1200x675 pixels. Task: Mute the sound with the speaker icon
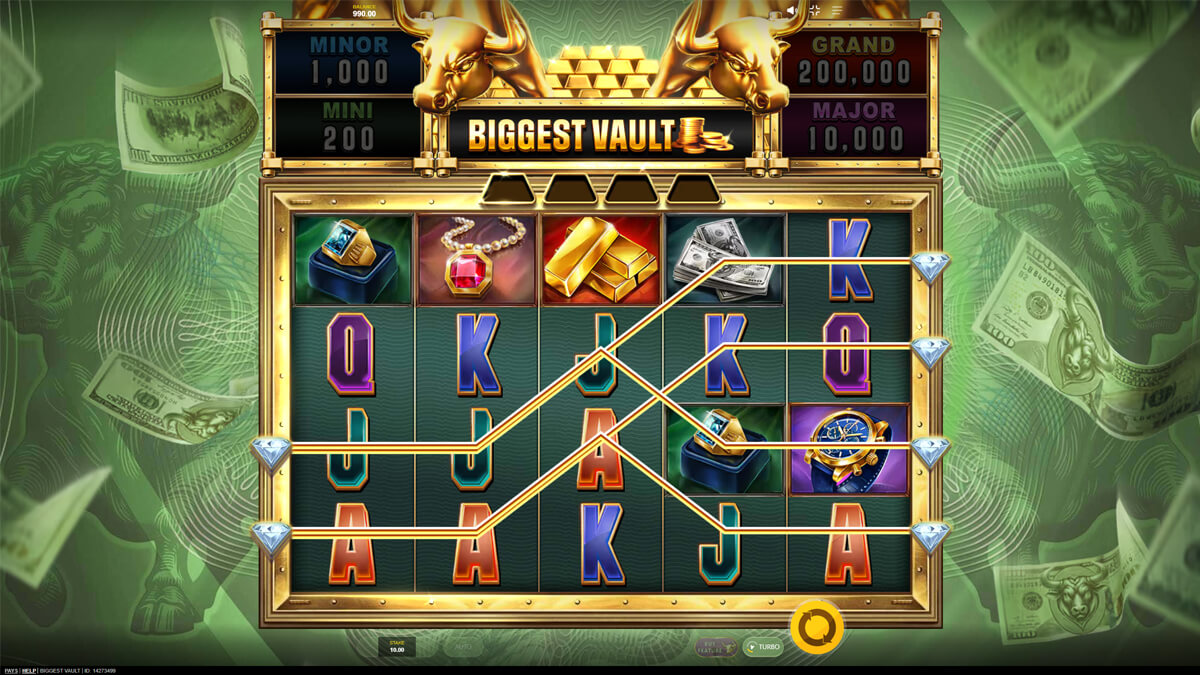[x=792, y=10]
